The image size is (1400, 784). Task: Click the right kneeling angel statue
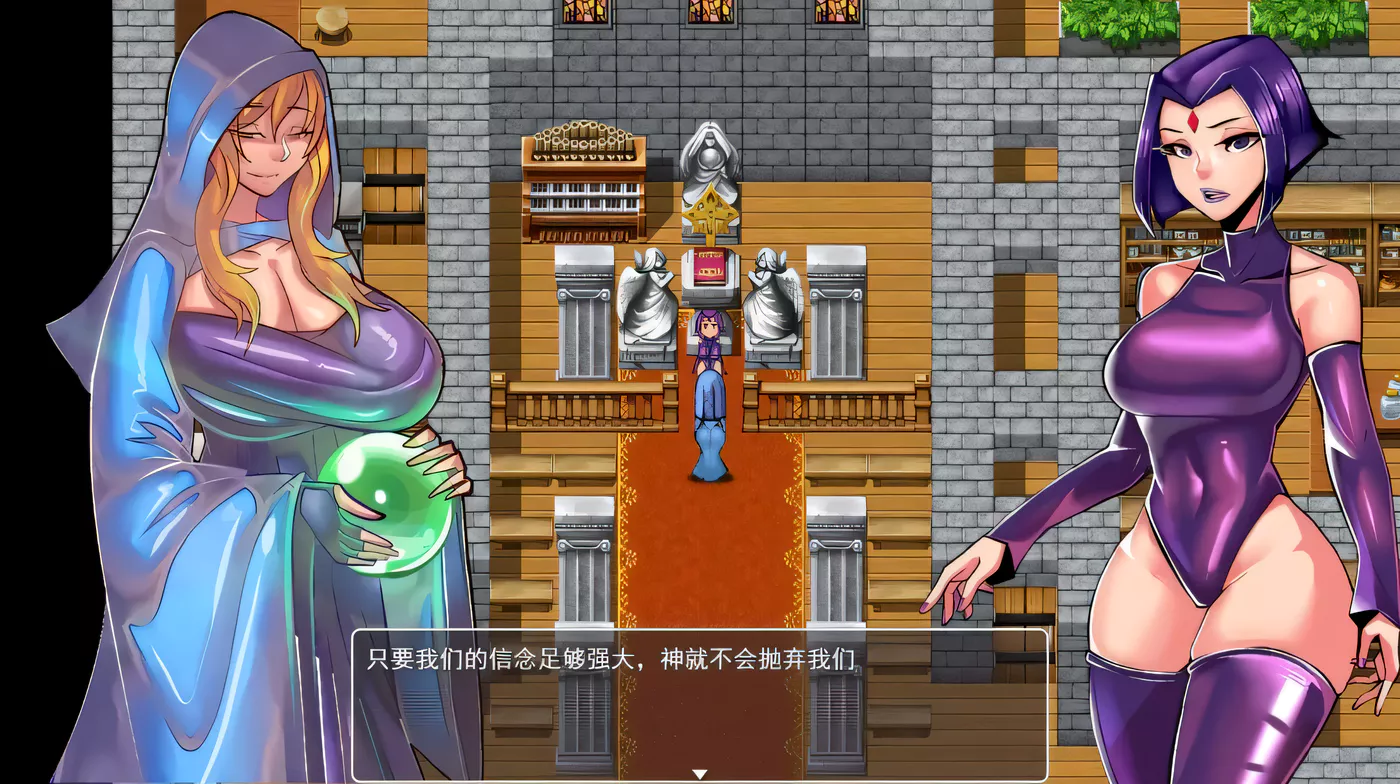[x=775, y=298]
